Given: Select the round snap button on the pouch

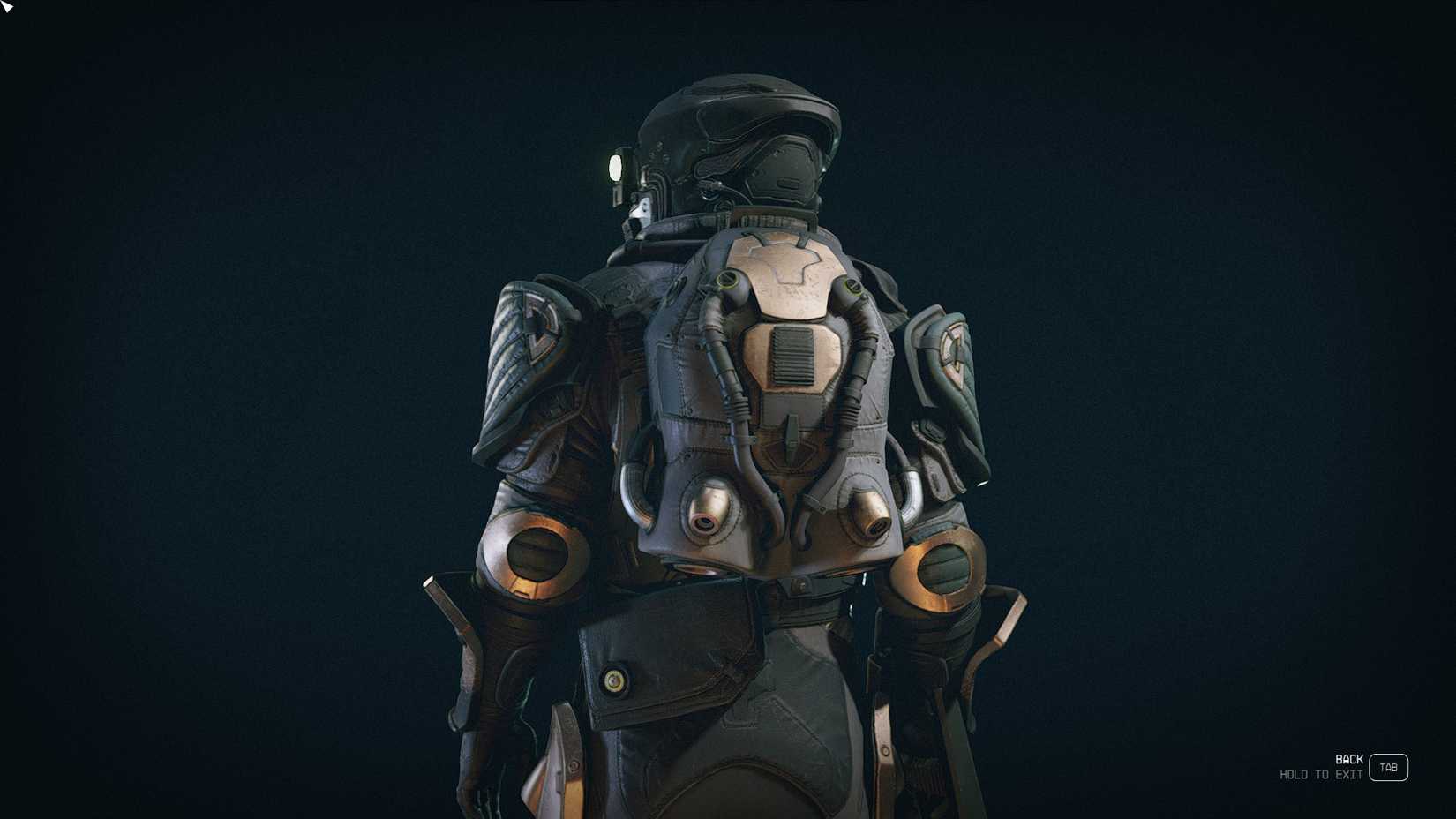Looking at the screenshot, I should click(x=615, y=680).
